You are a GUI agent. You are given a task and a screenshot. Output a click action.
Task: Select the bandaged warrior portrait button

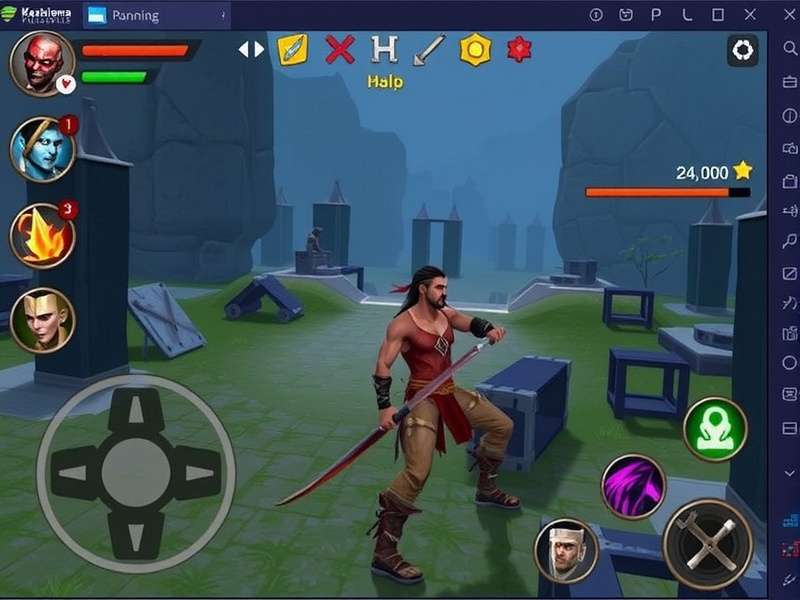point(566,550)
